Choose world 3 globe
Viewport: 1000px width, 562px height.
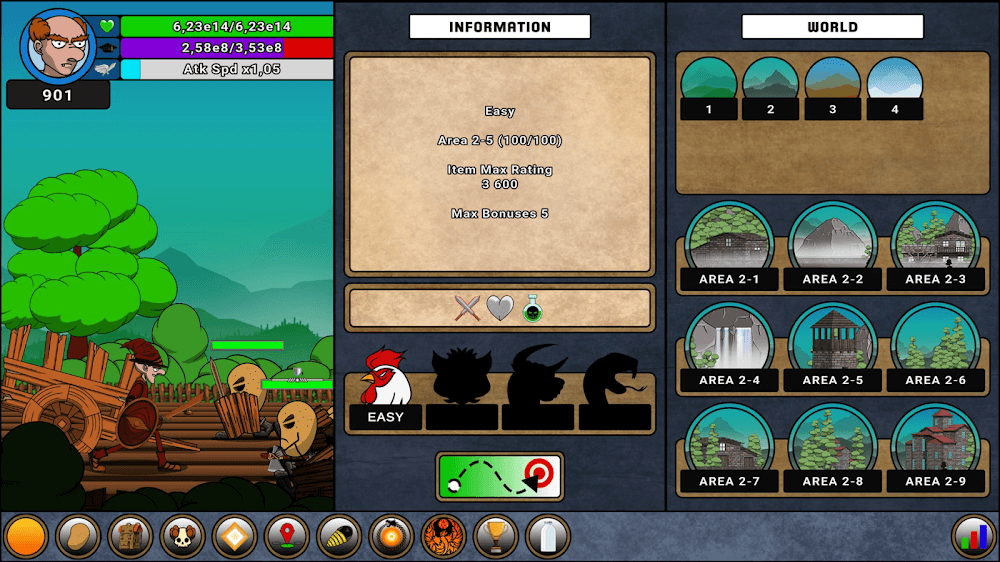832,86
